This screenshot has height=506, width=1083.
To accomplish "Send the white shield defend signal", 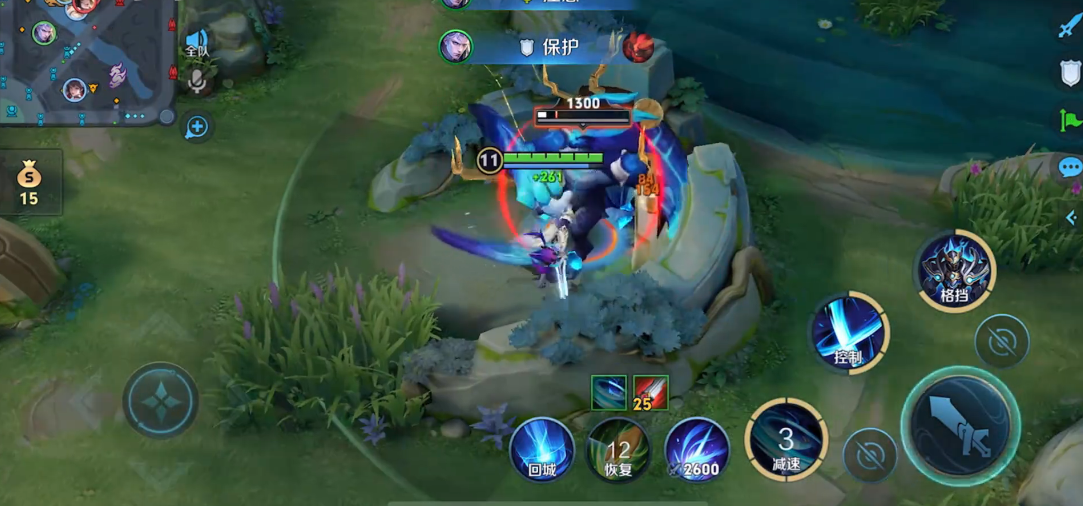I will tap(1069, 72).
